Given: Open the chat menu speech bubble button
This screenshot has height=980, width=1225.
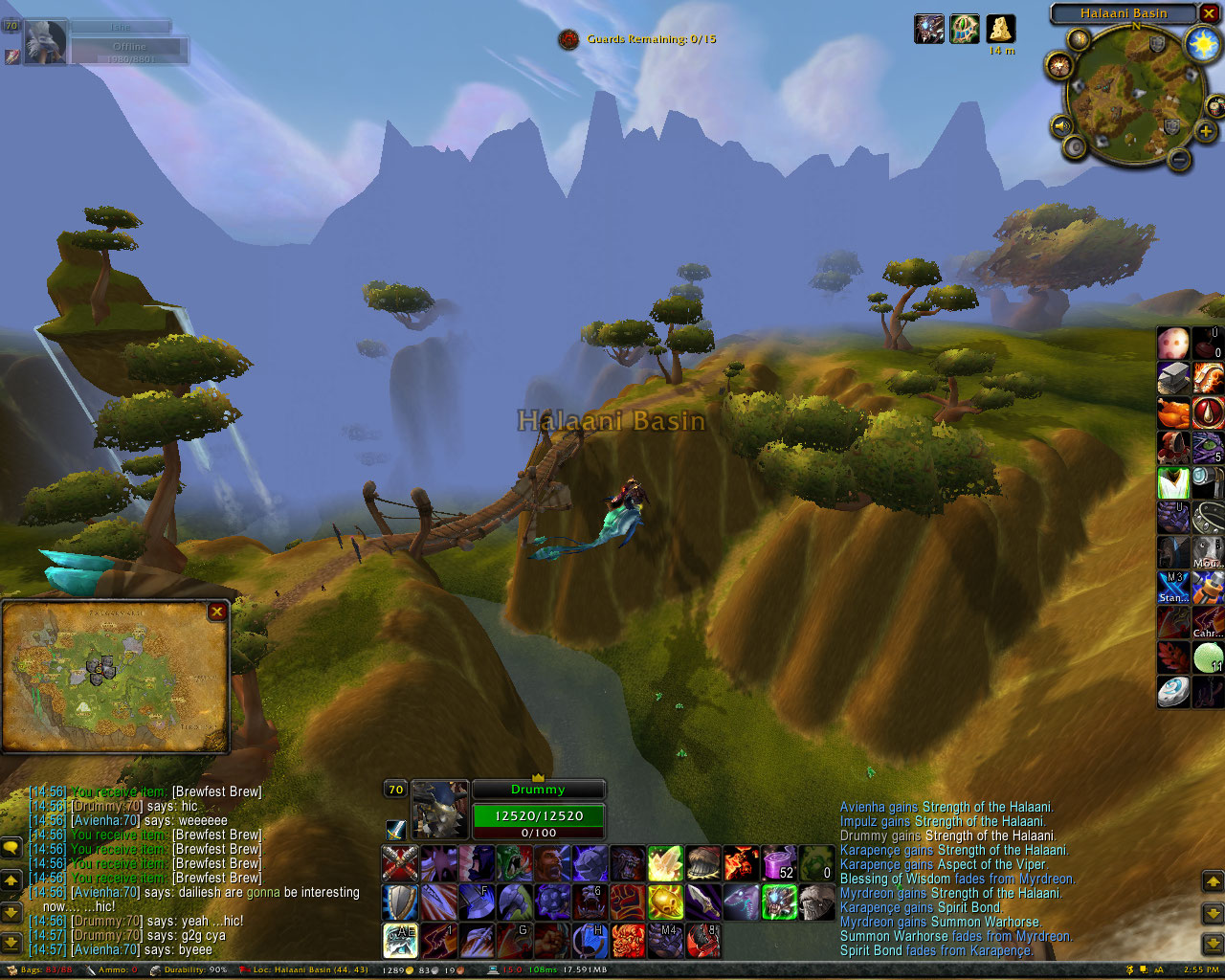Looking at the screenshot, I should click(11, 848).
